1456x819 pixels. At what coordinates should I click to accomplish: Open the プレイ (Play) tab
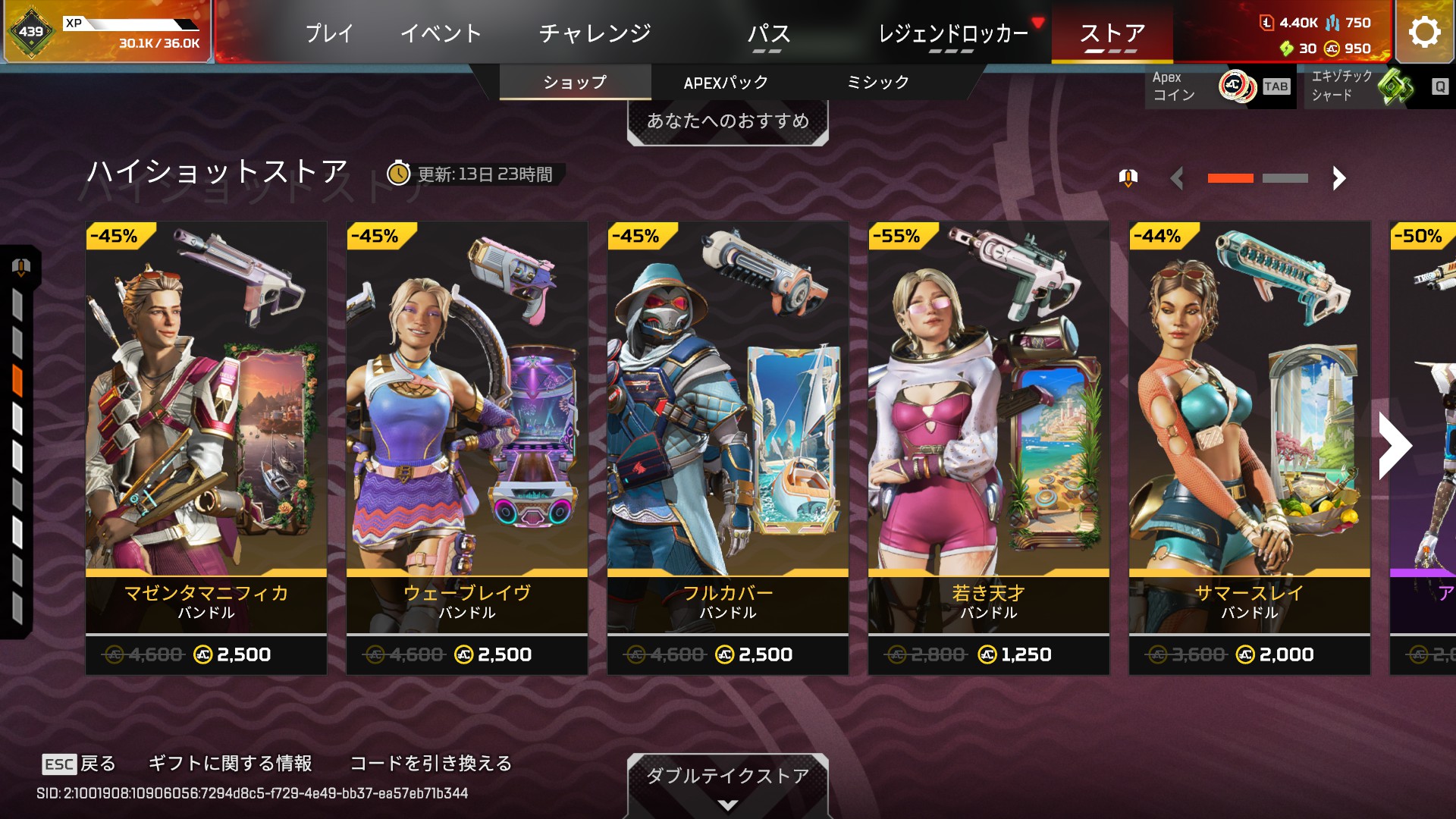(329, 33)
